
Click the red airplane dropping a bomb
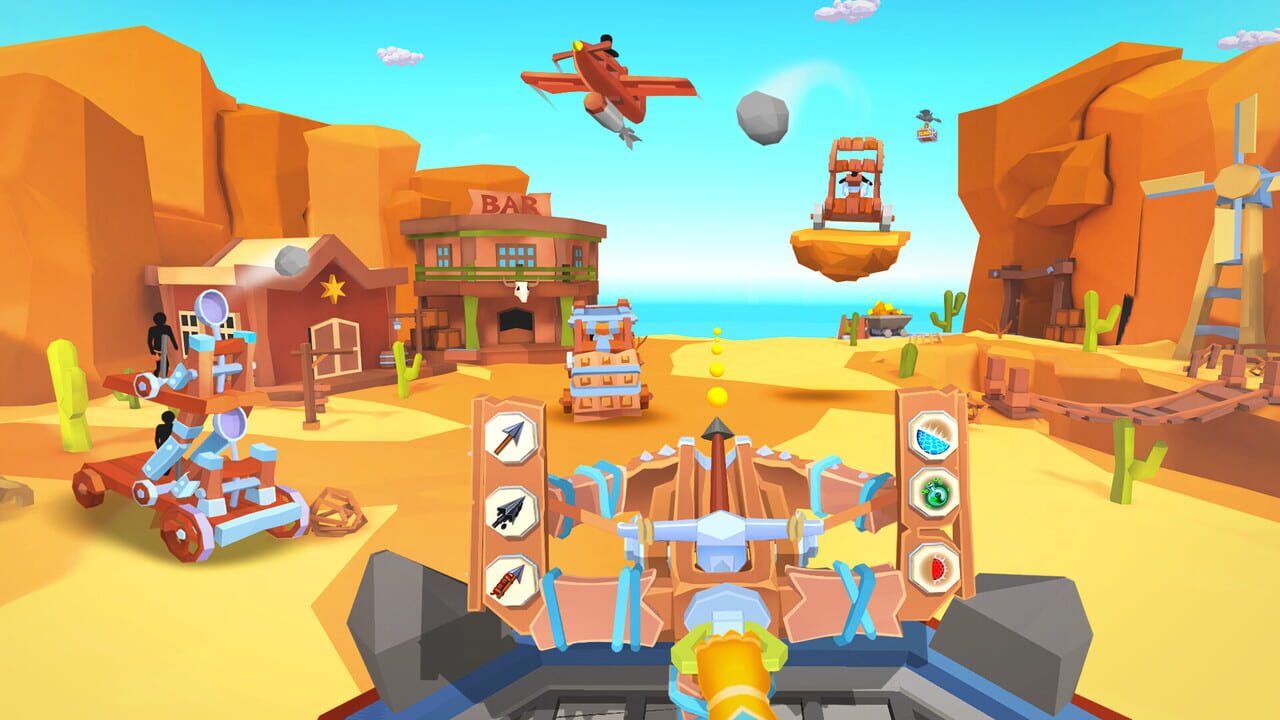coord(607,77)
